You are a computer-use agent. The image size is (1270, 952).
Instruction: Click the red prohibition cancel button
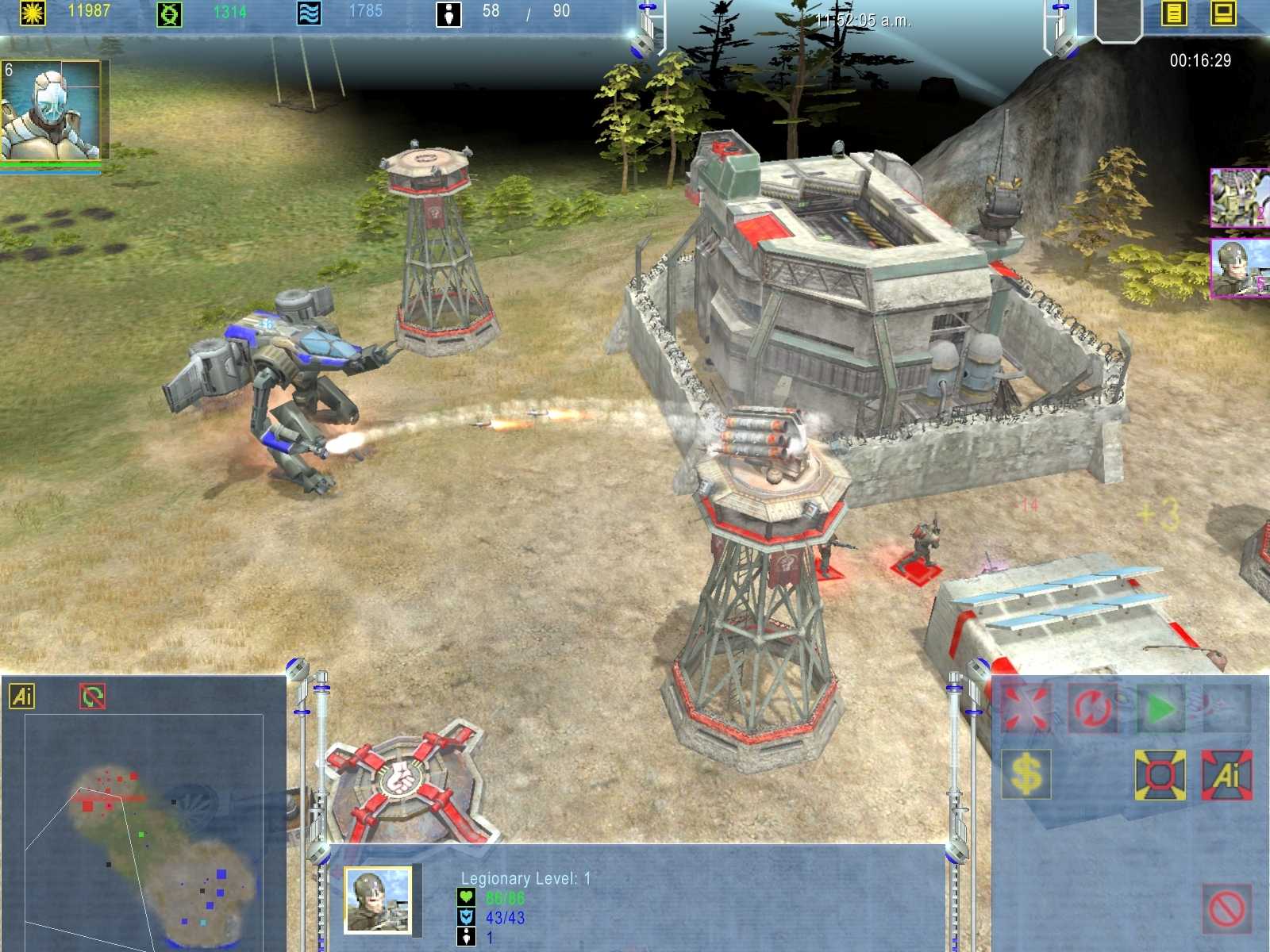pyautogui.click(x=1227, y=908)
